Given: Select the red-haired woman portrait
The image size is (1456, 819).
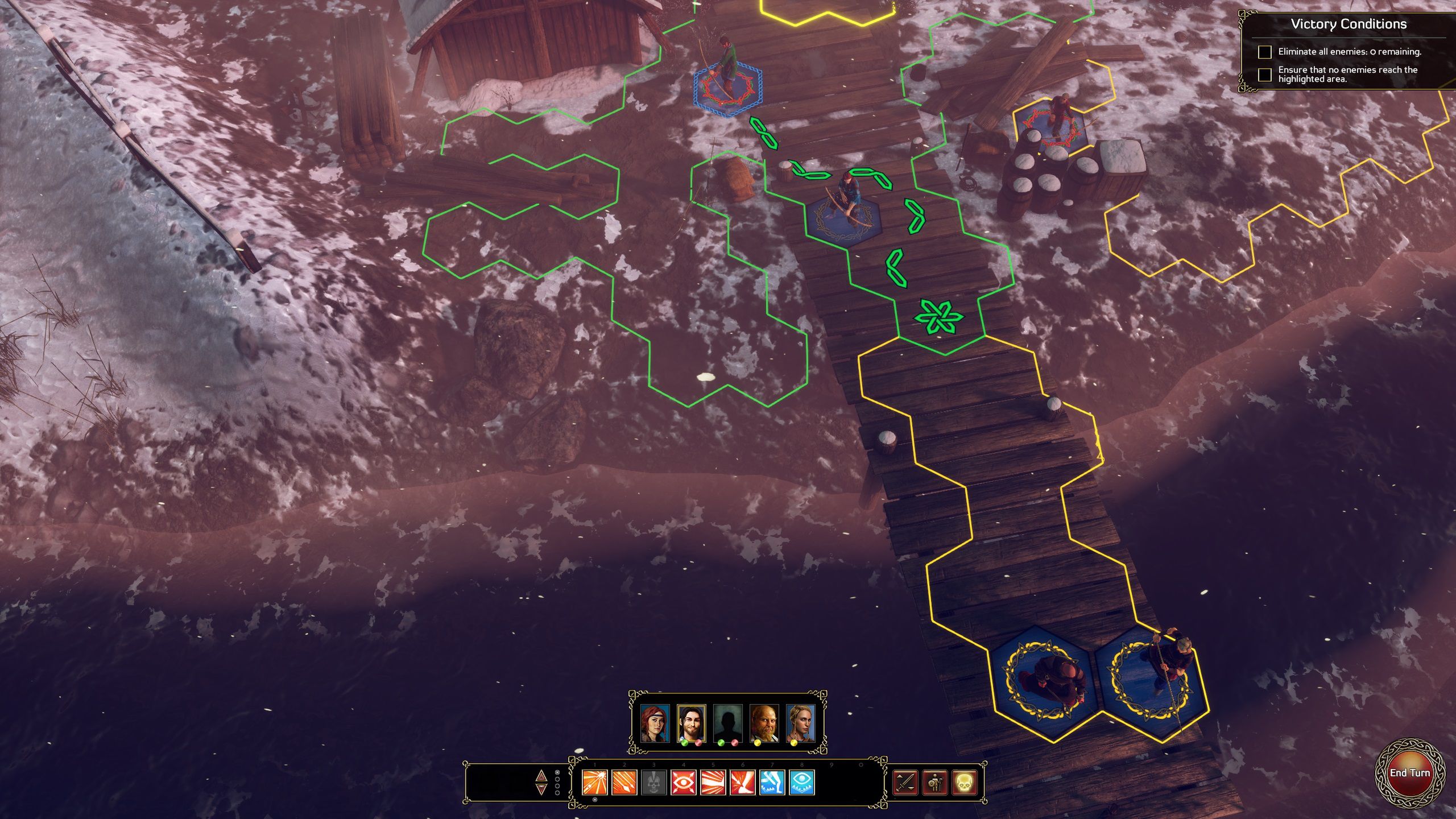Looking at the screenshot, I should 655,723.
